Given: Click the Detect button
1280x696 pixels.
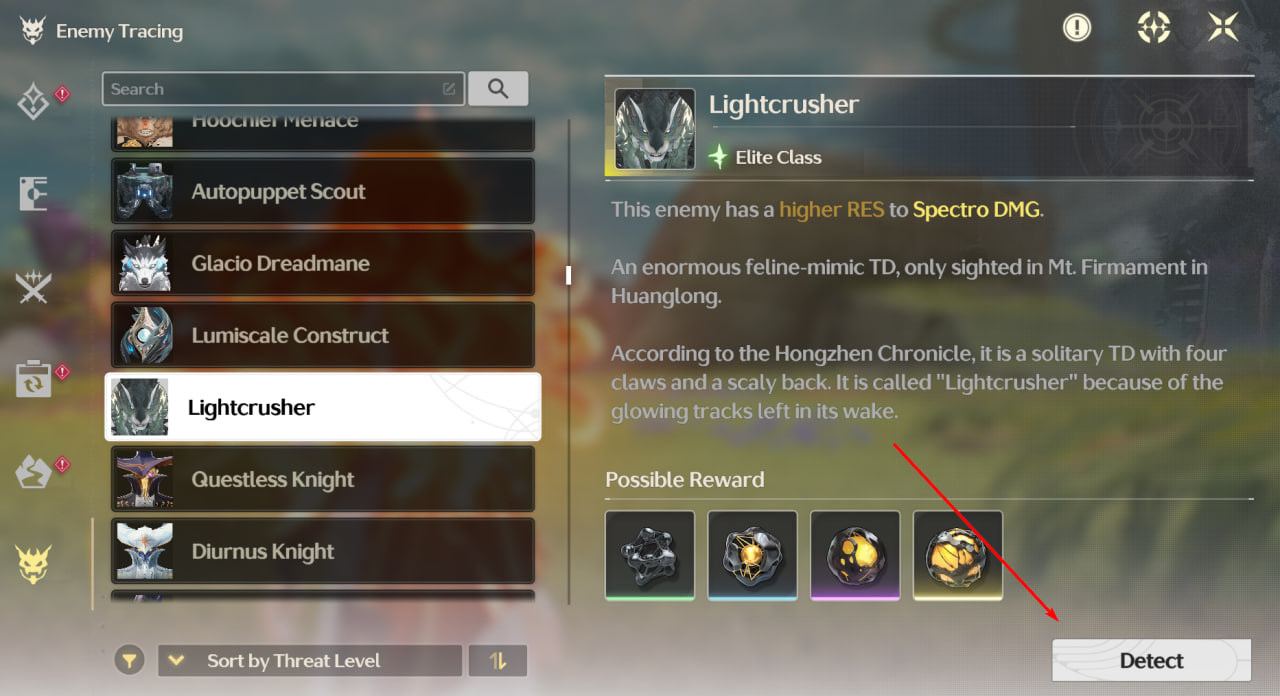Looking at the screenshot, I should tap(1151, 660).
